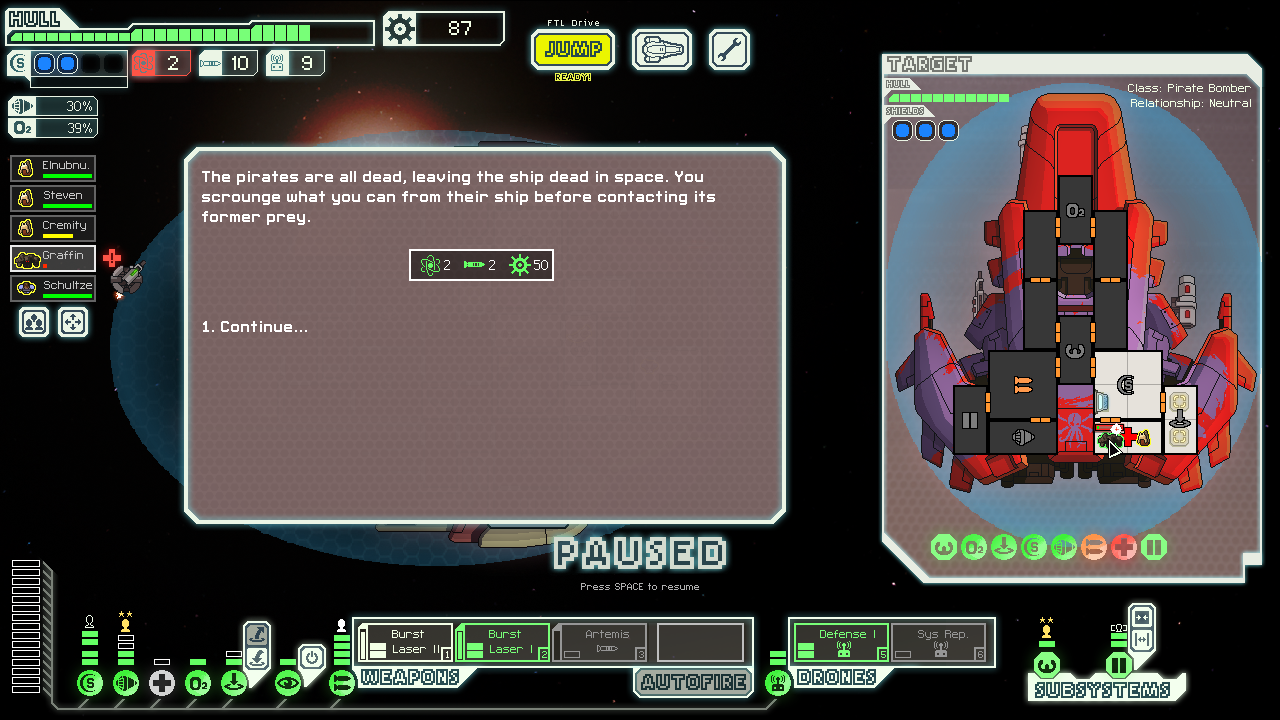Click the door subsystem icon

point(1119,665)
